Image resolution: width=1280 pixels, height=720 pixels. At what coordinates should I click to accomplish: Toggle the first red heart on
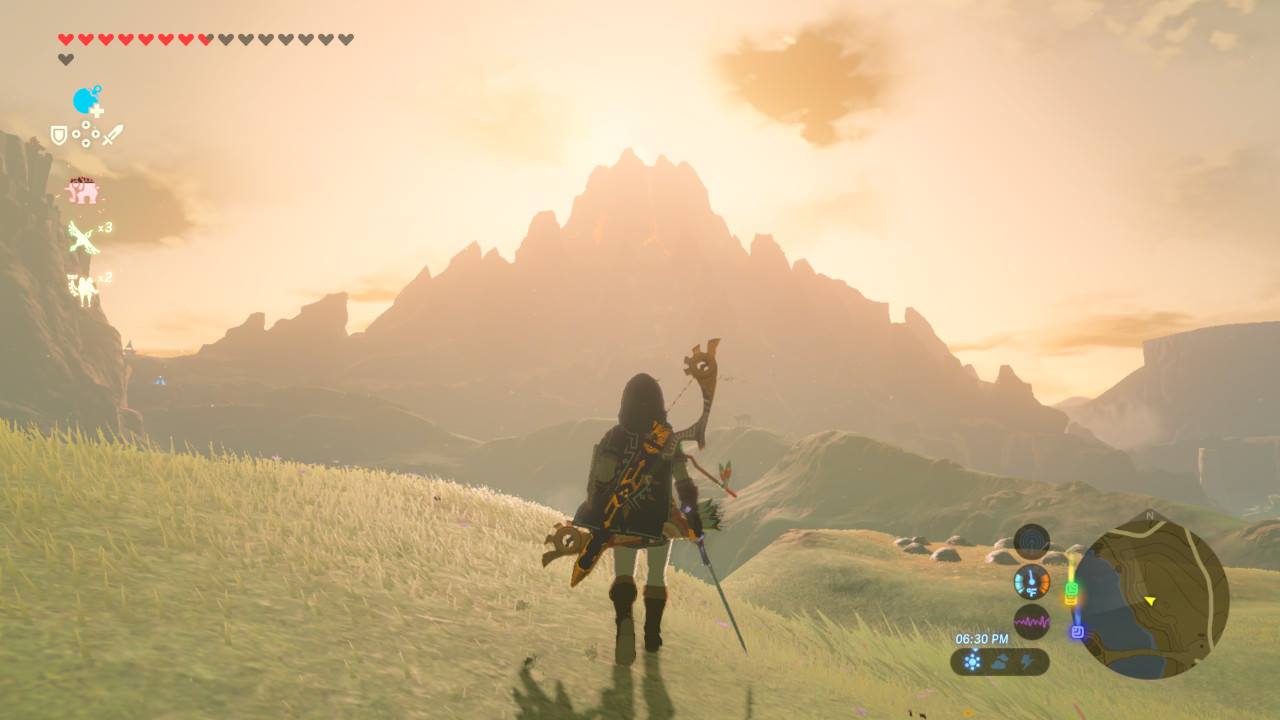(x=64, y=38)
